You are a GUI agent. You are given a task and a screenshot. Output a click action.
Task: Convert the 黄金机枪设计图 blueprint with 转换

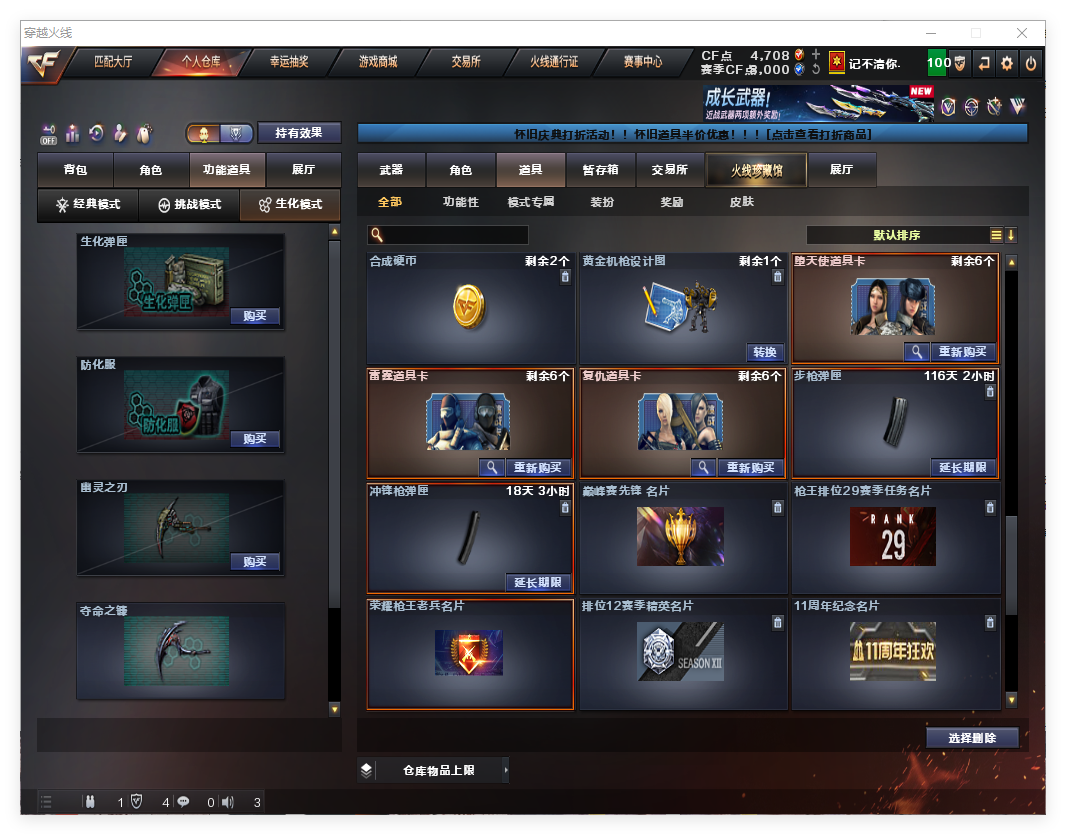[x=765, y=352]
